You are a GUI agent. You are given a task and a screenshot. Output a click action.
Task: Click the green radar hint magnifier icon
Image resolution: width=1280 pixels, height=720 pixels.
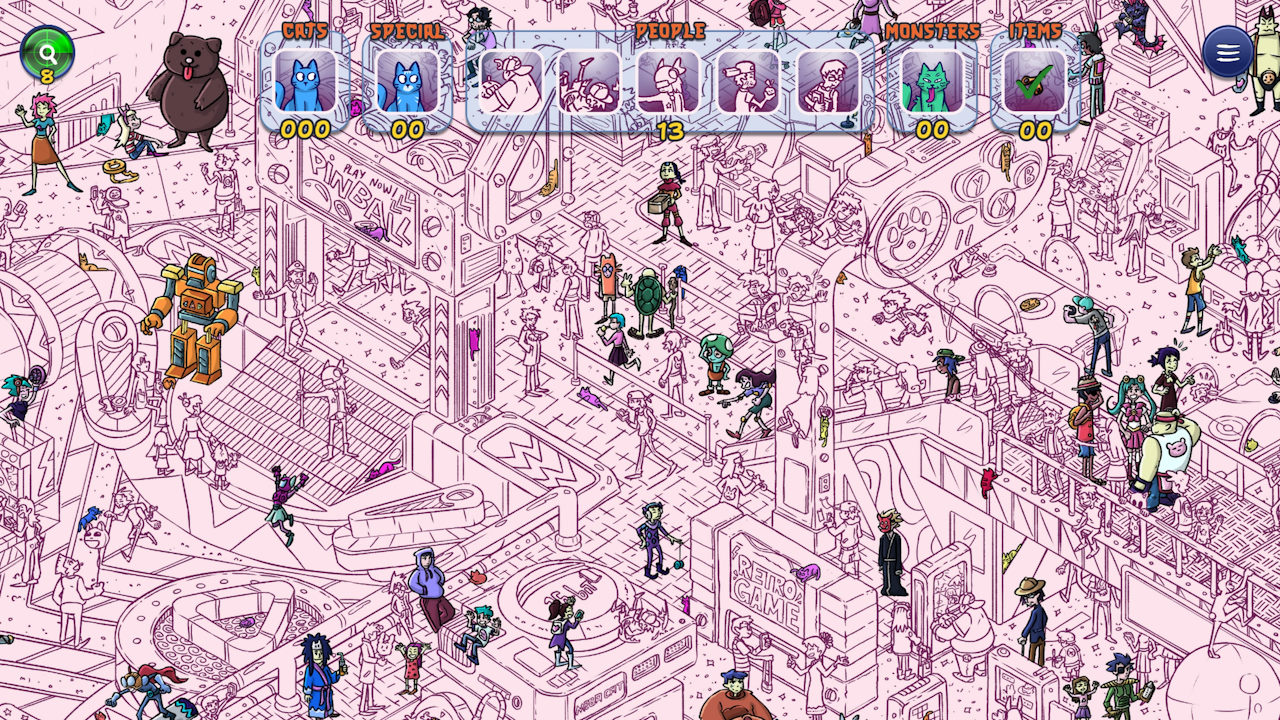point(45,51)
